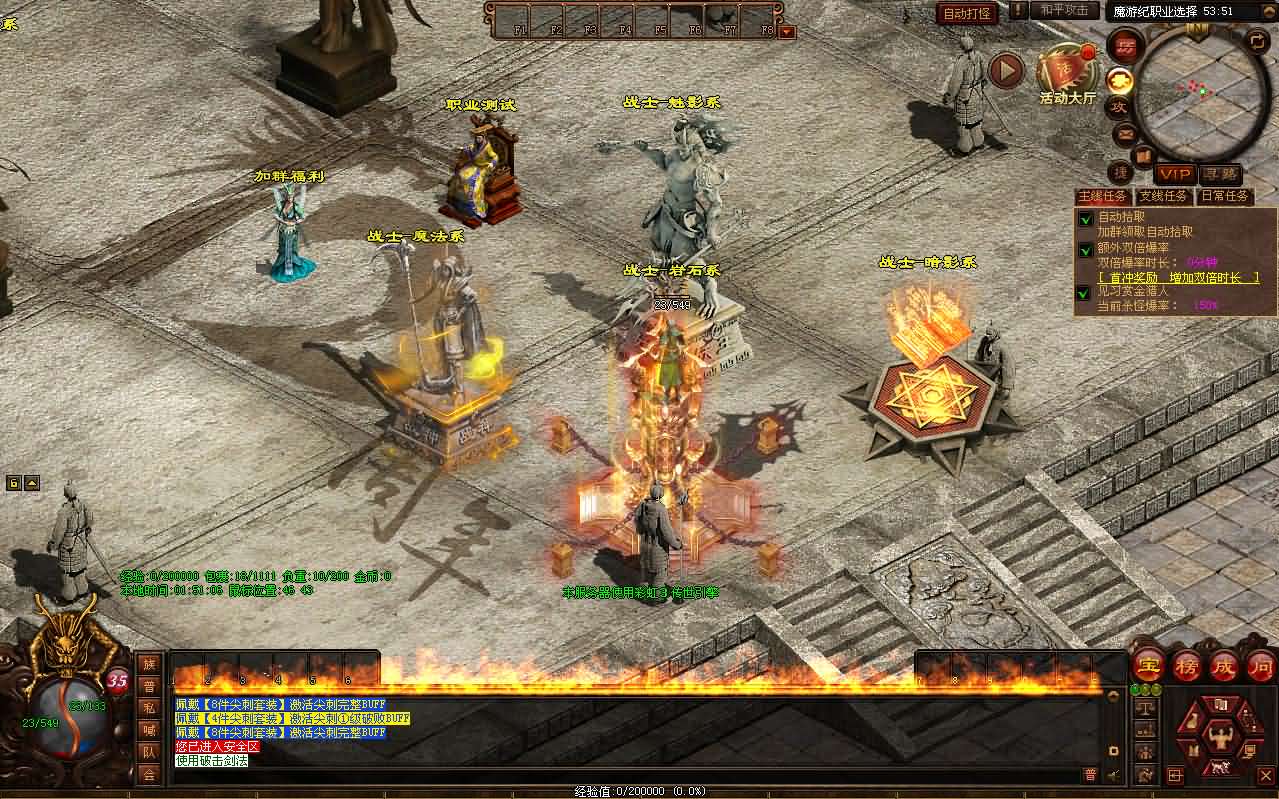Switch to the 主线任务 tab
1279x799 pixels.
1102,196
